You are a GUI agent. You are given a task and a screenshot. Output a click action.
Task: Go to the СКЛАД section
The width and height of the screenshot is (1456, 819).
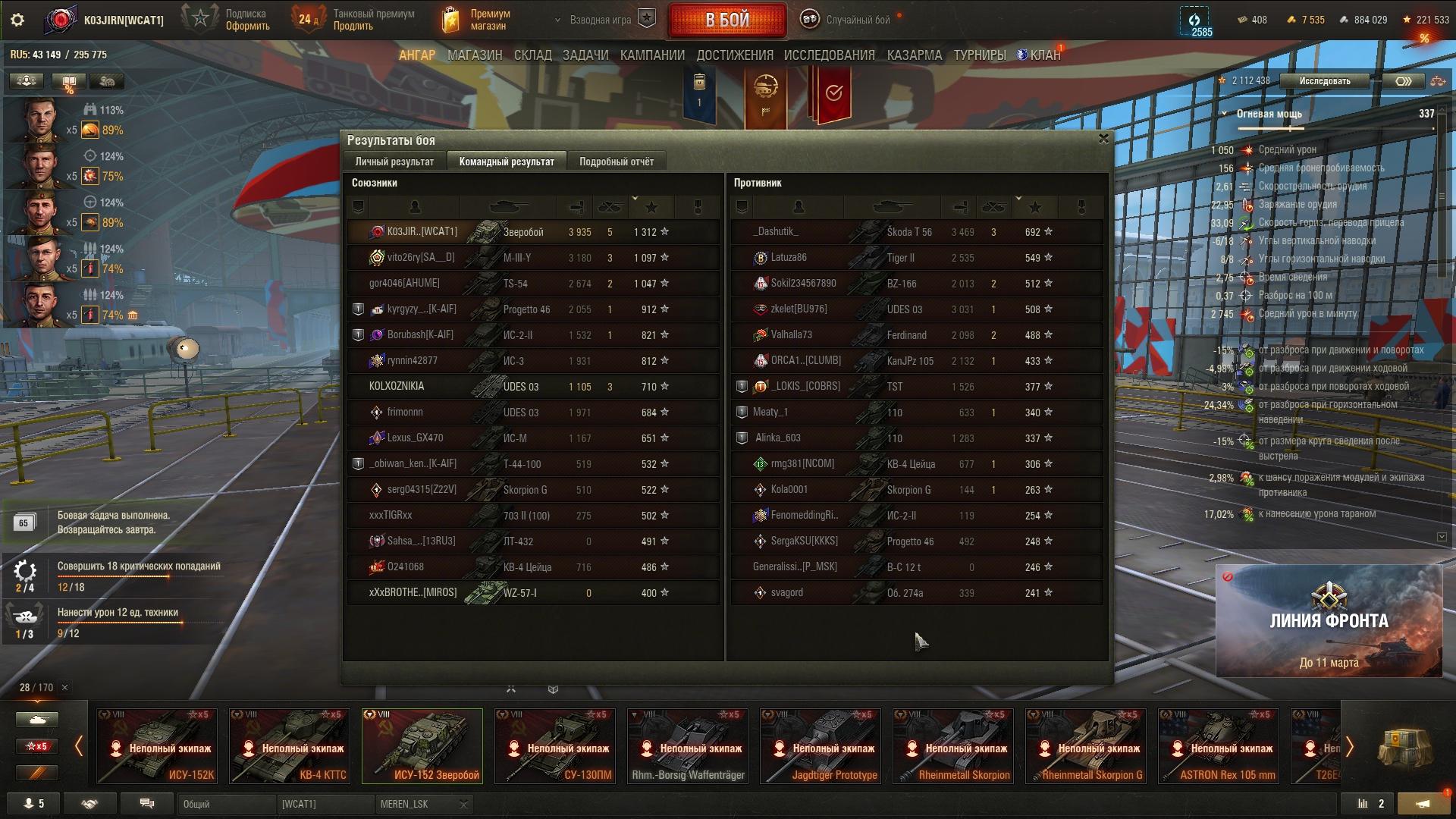[x=532, y=55]
